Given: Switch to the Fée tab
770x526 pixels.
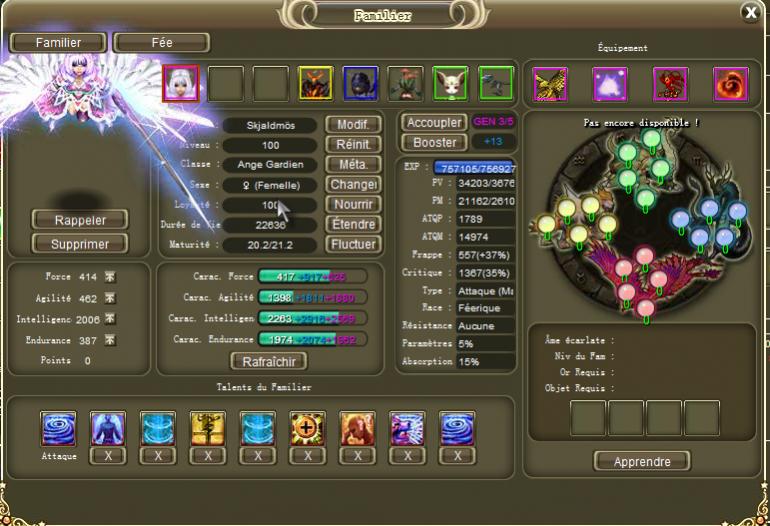Looking at the screenshot, I should tap(161, 43).
